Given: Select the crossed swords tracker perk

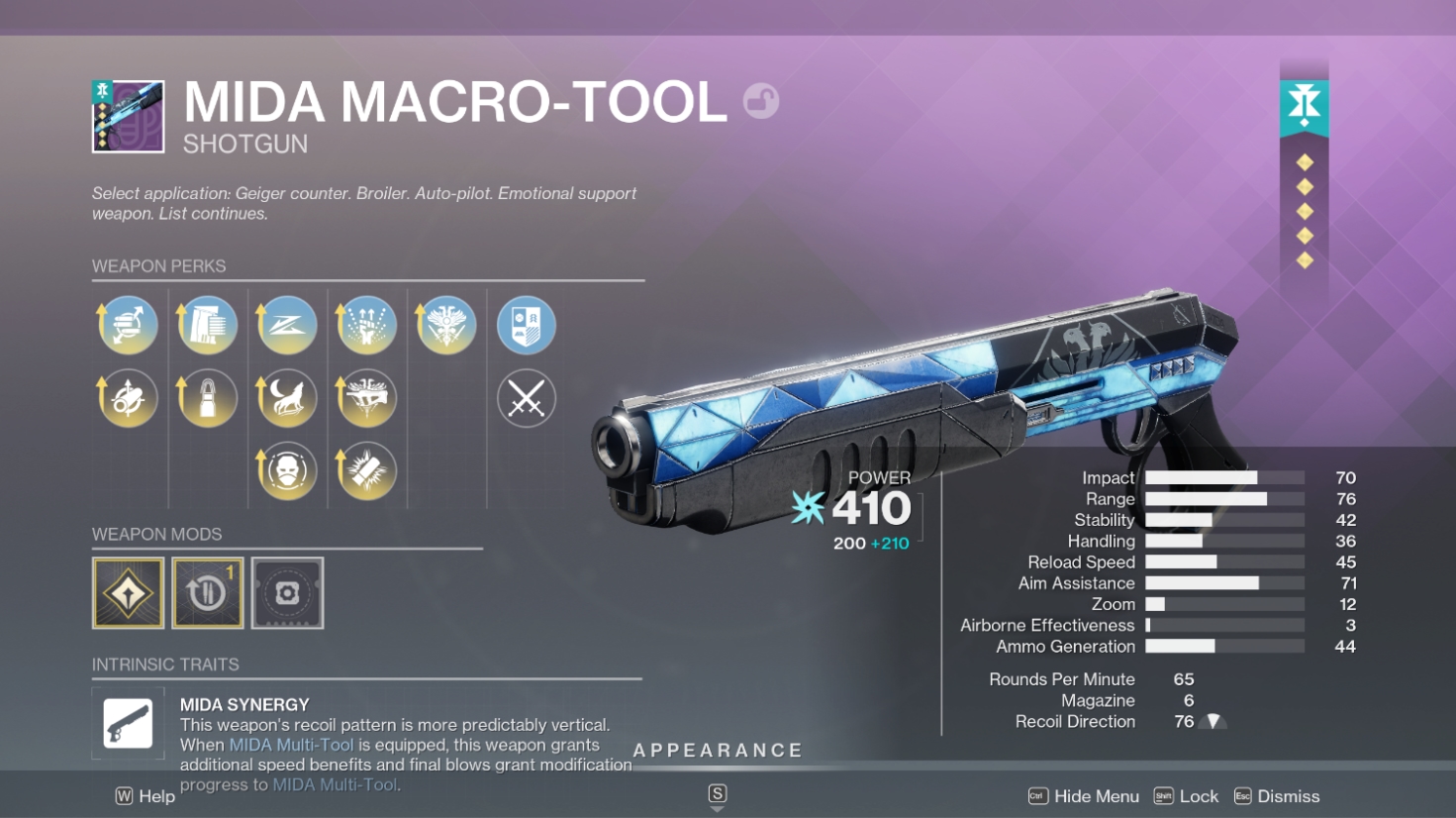Looking at the screenshot, I should (526, 399).
